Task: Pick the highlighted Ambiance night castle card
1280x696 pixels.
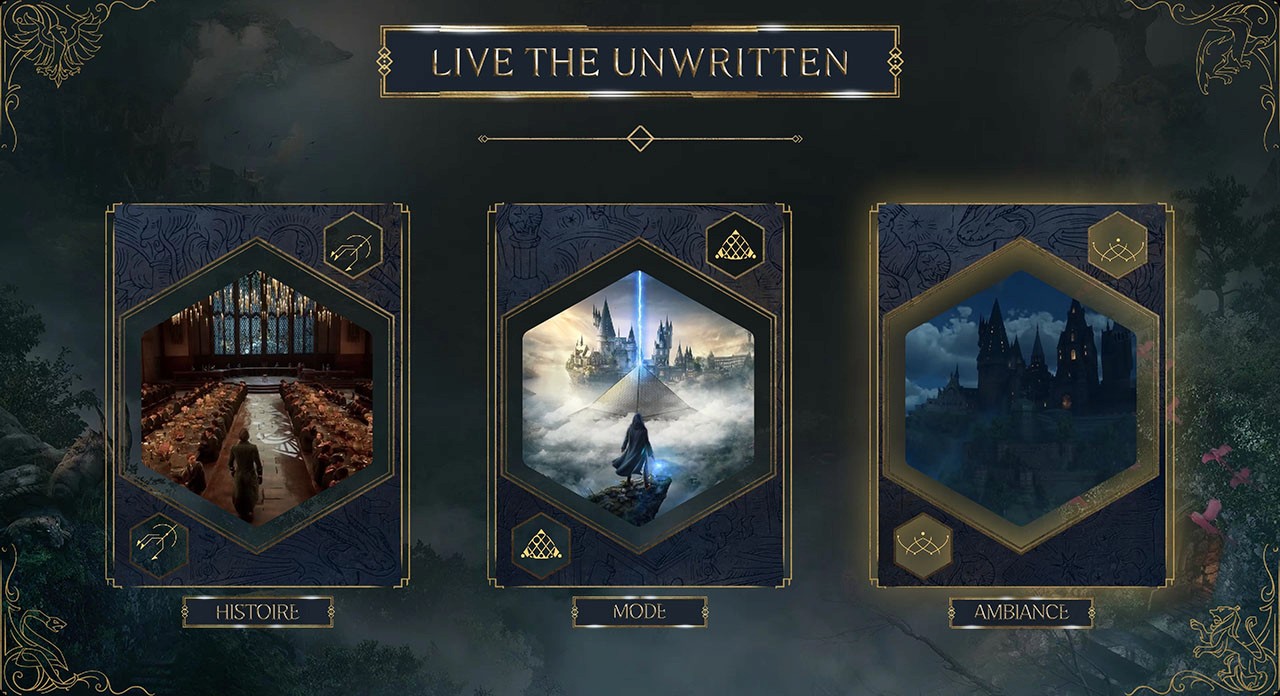Action: (1021, 396)
